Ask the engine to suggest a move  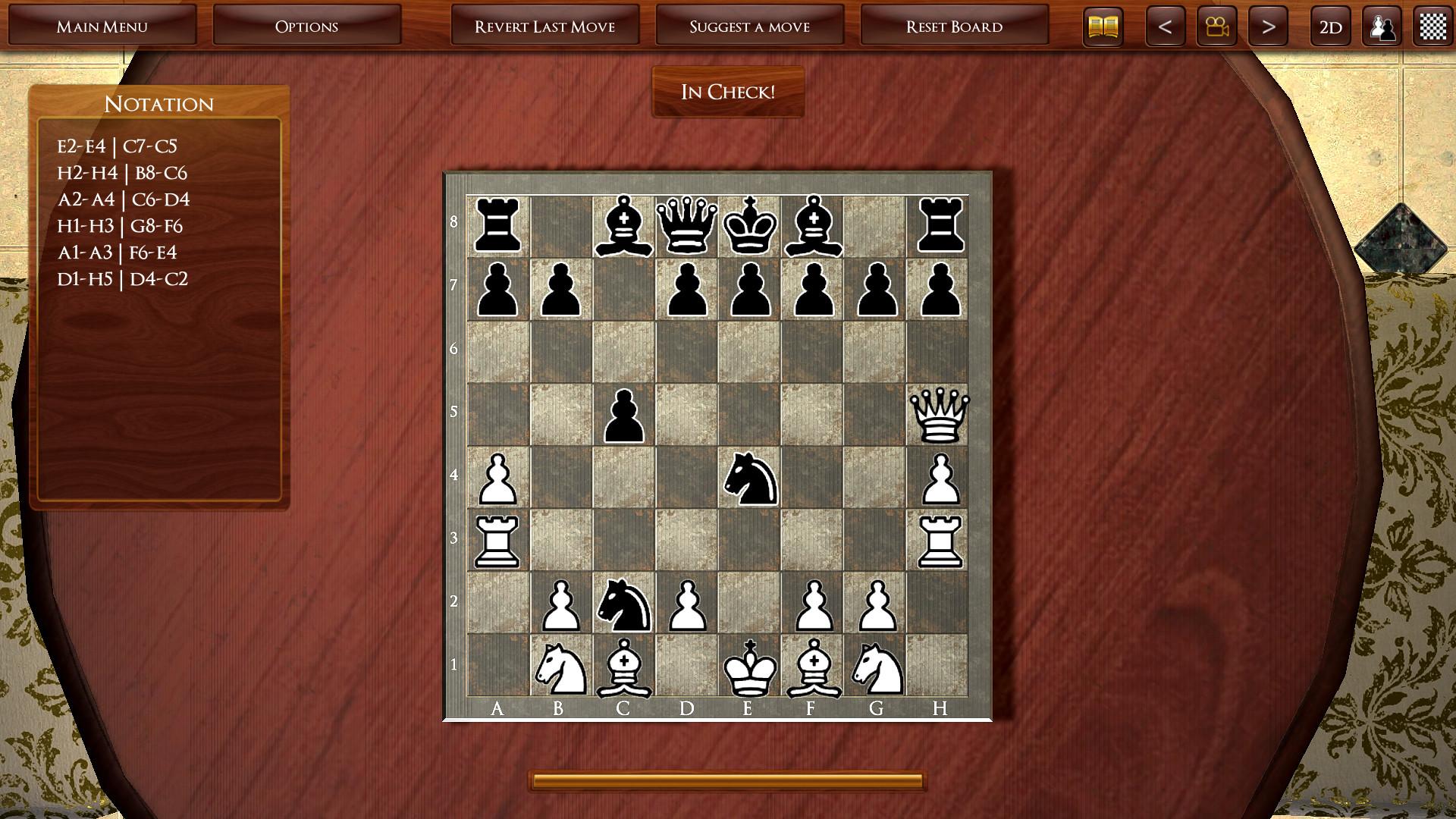[749, 25]
